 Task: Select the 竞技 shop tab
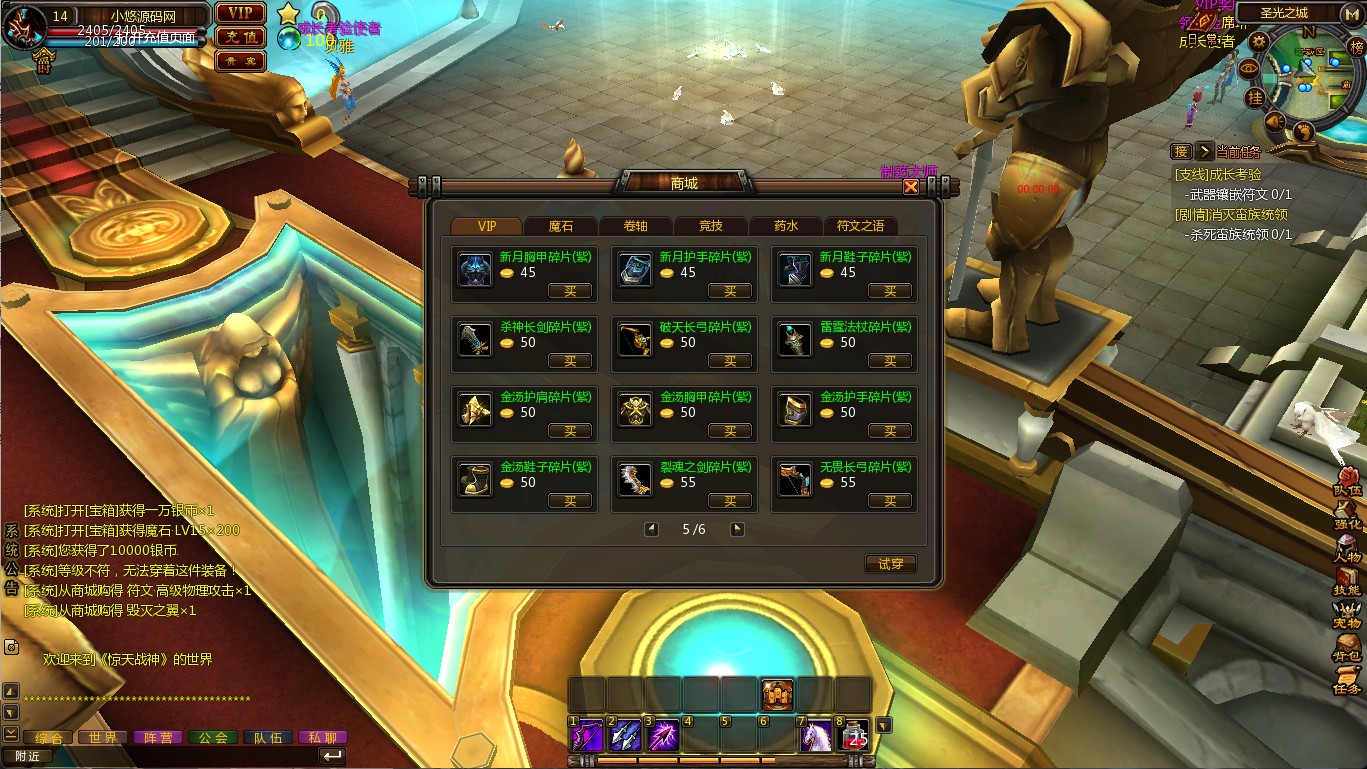coord(710,226)
